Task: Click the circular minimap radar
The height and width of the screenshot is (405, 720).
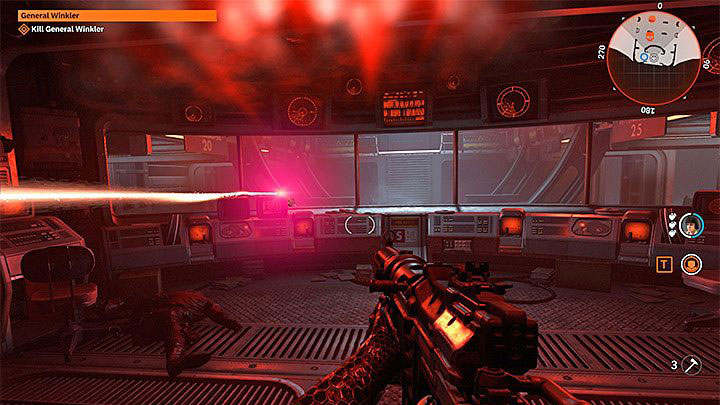Action: [x=658, y=56]
